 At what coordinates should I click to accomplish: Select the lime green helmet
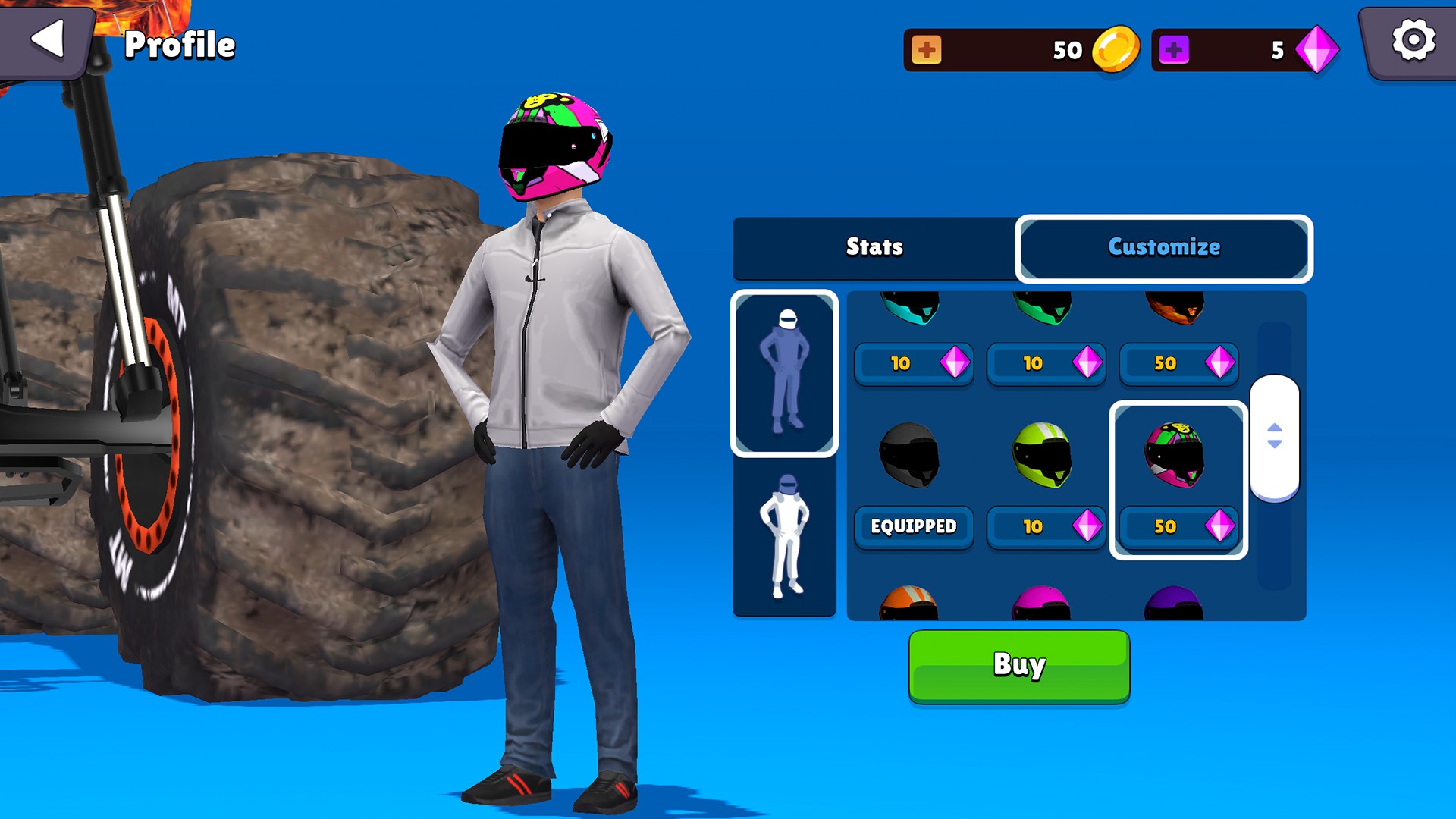pos(1043,455)
